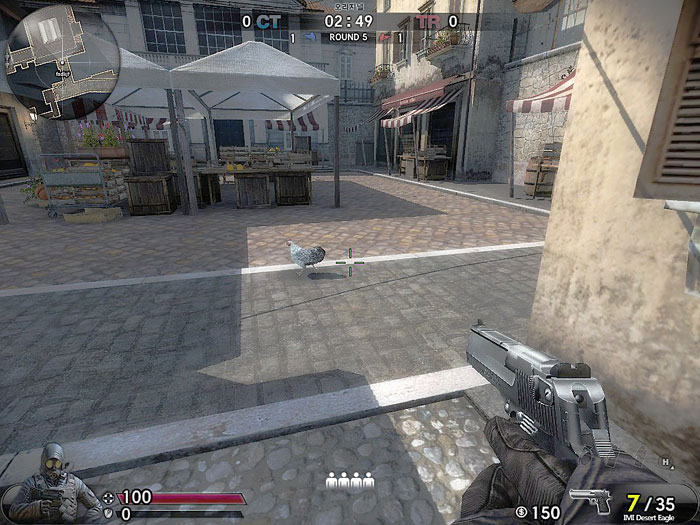This screenshot has height=525, width=700.
Task: Select the hostage figures indicator
Action: coord(349,483)
